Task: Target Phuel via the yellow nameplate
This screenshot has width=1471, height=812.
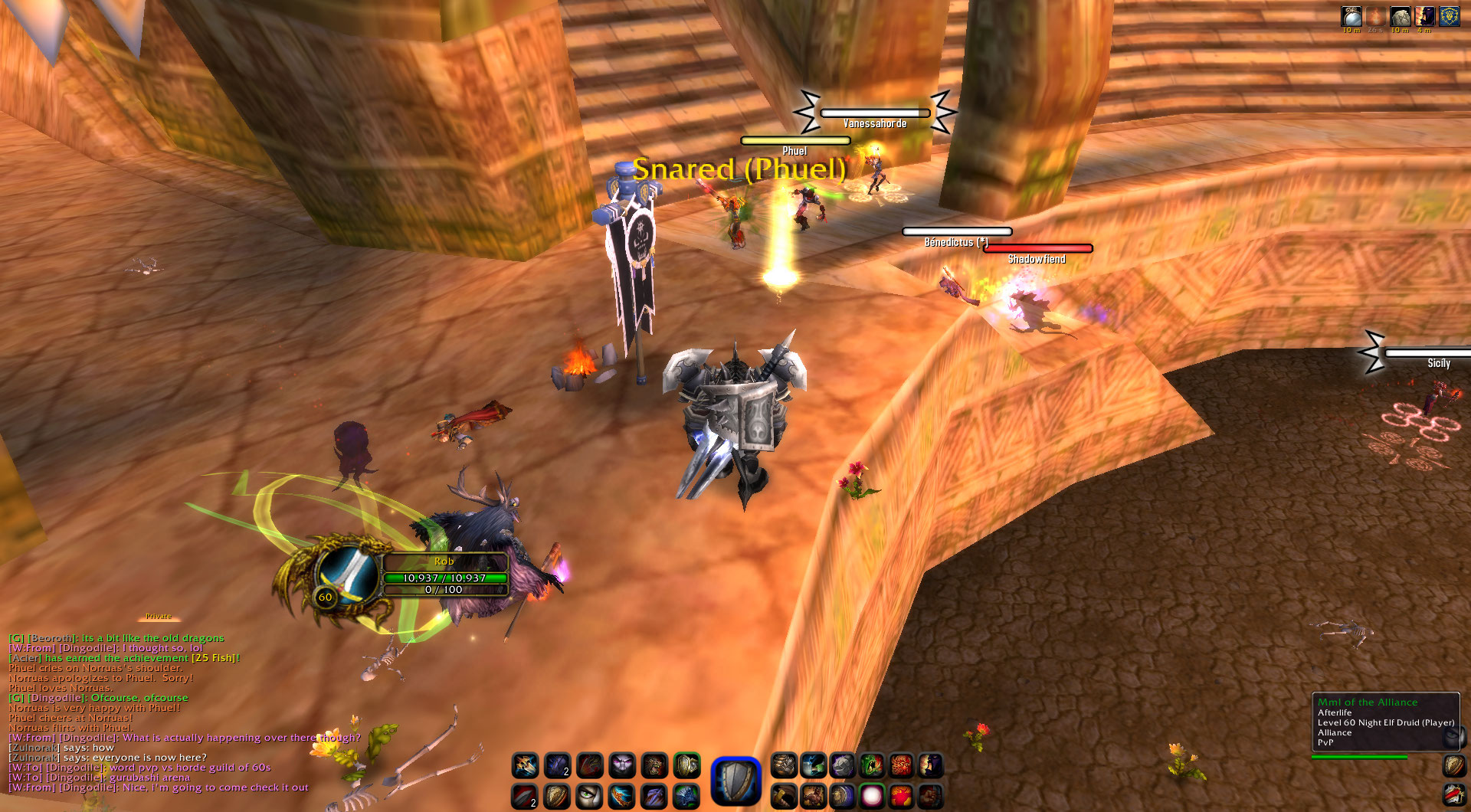Action: pos(794,141)
